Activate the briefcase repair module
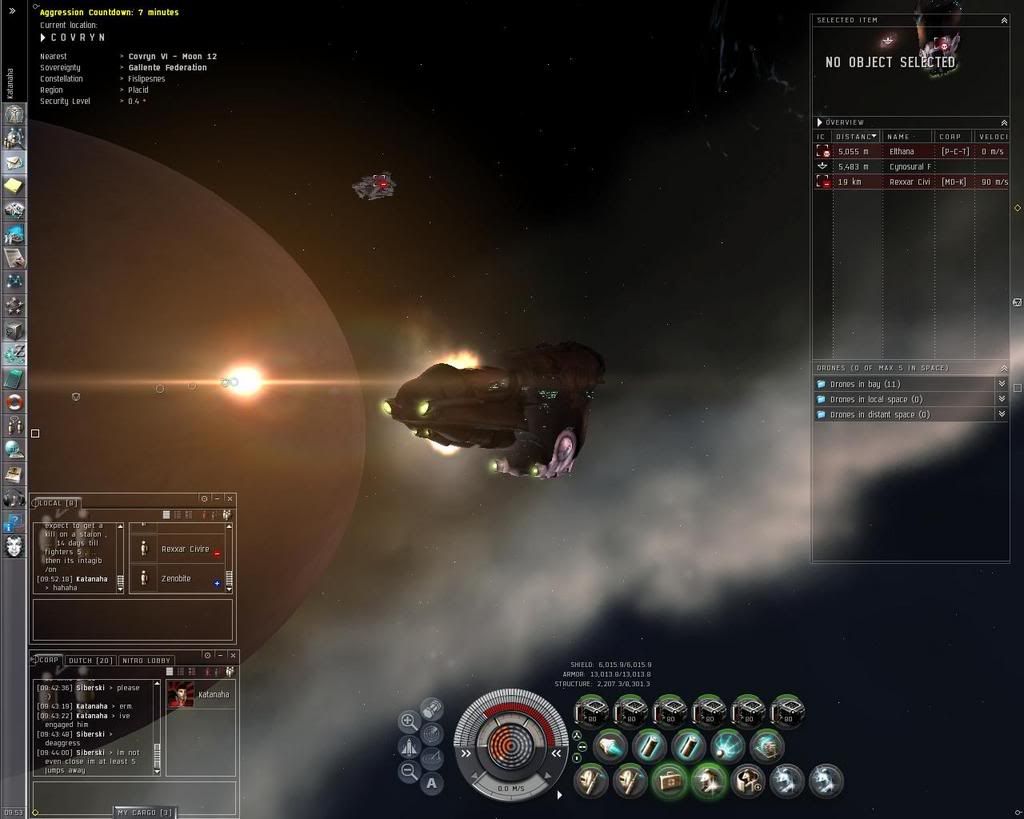Screen dimensions: 1024x819 [669, 780]
